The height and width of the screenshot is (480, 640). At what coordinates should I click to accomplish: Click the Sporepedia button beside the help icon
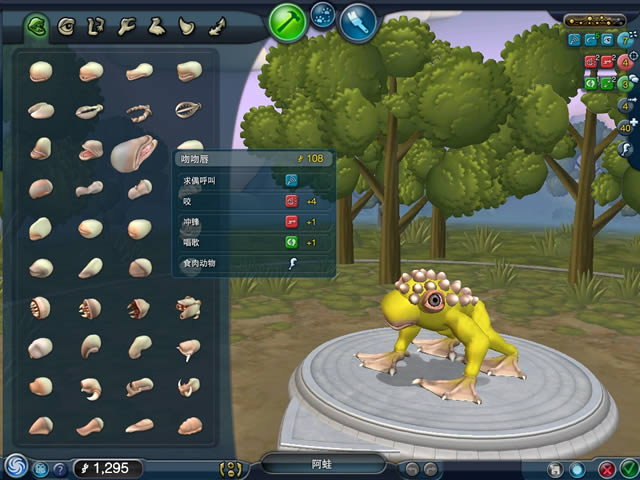(41, 468)
